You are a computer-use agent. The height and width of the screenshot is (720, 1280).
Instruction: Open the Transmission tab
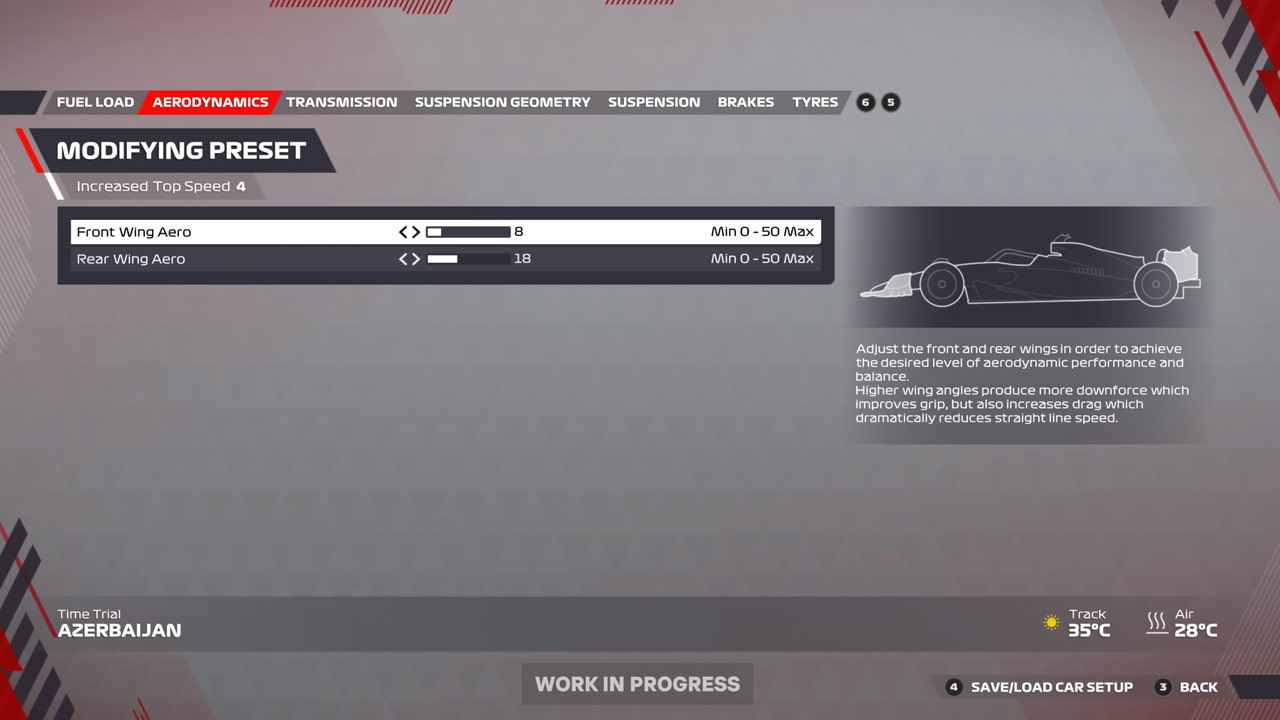(x=341, y=102)
